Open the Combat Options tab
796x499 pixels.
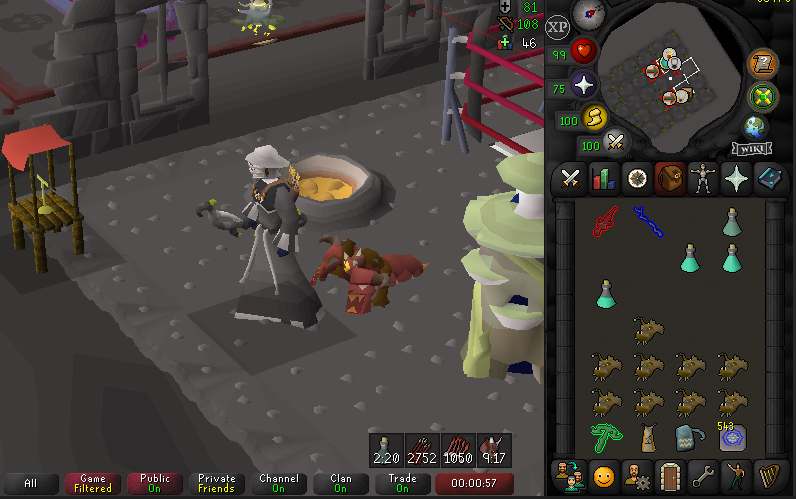click(571, 179)
